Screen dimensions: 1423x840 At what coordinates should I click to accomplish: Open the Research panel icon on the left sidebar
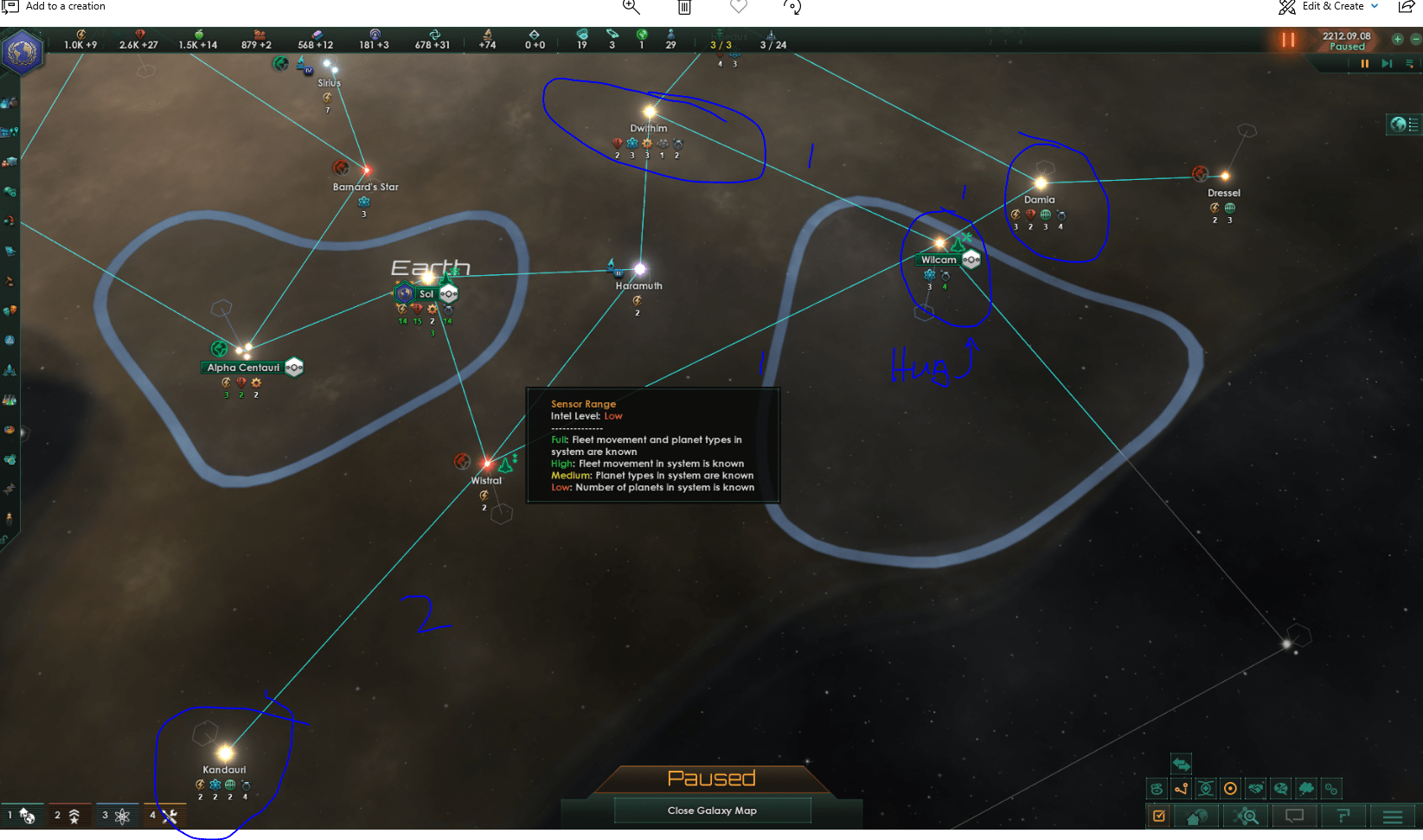point(11,399)
